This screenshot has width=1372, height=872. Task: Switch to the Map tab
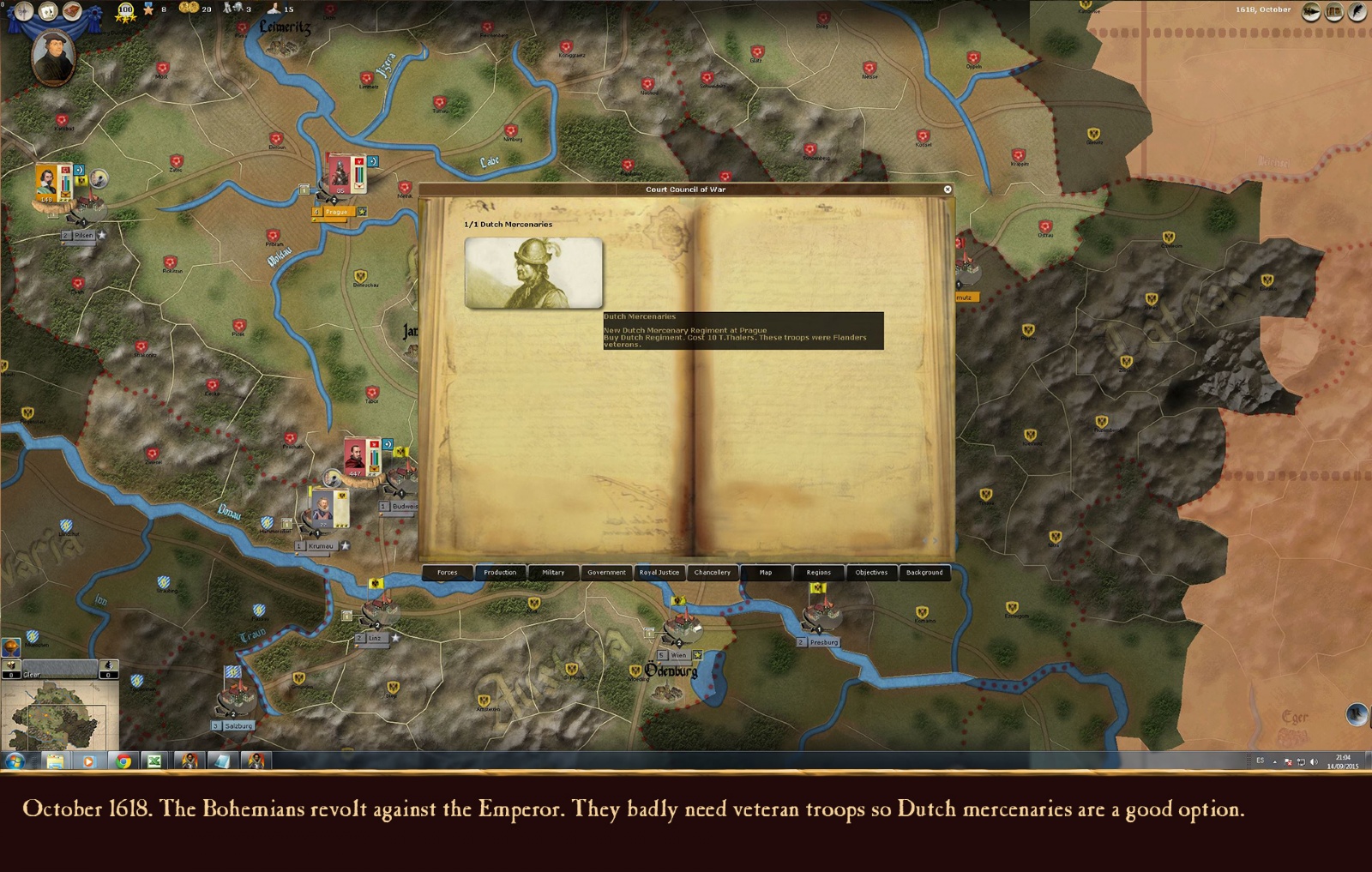coord(766,573)
